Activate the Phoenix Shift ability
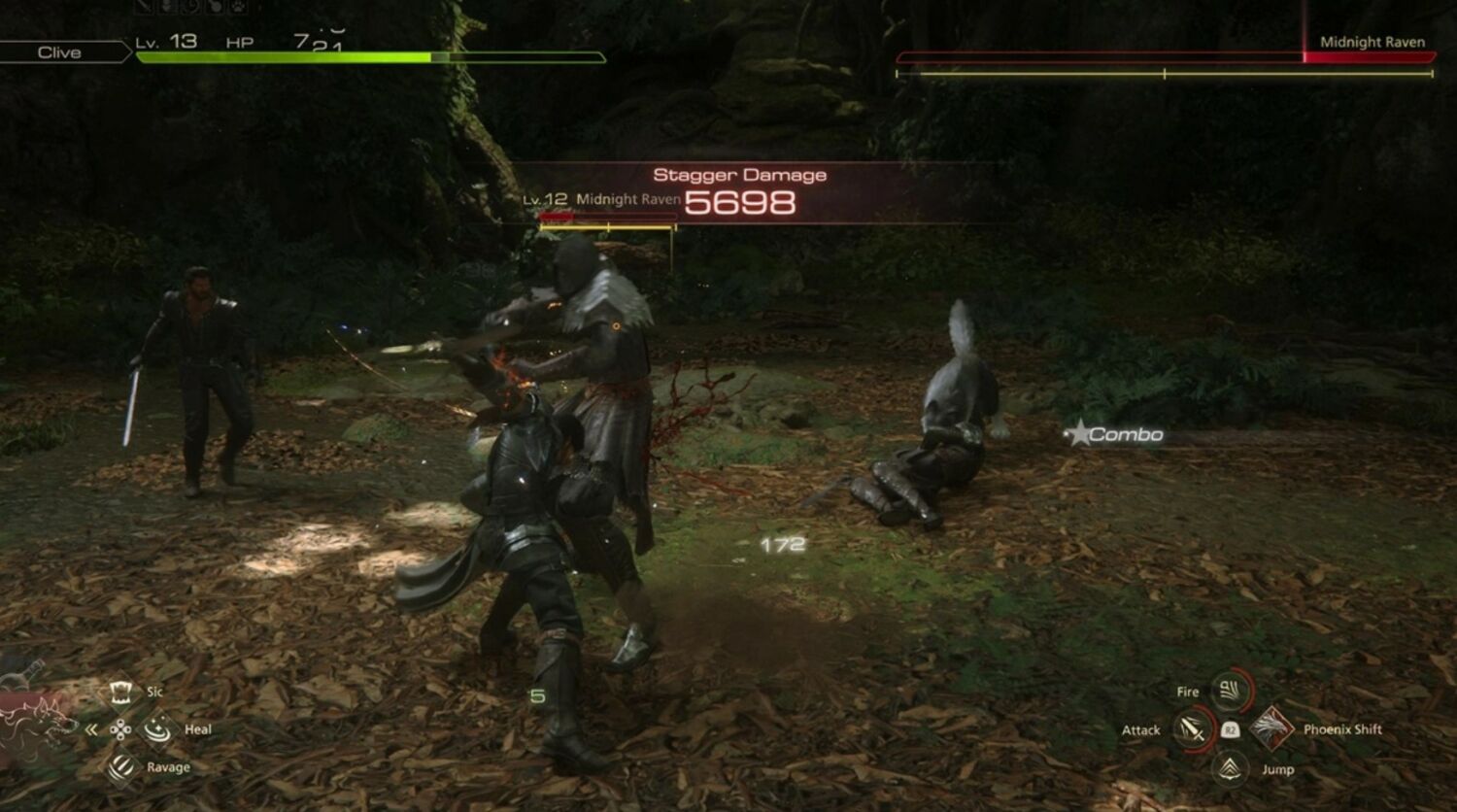 (1271, 728)
